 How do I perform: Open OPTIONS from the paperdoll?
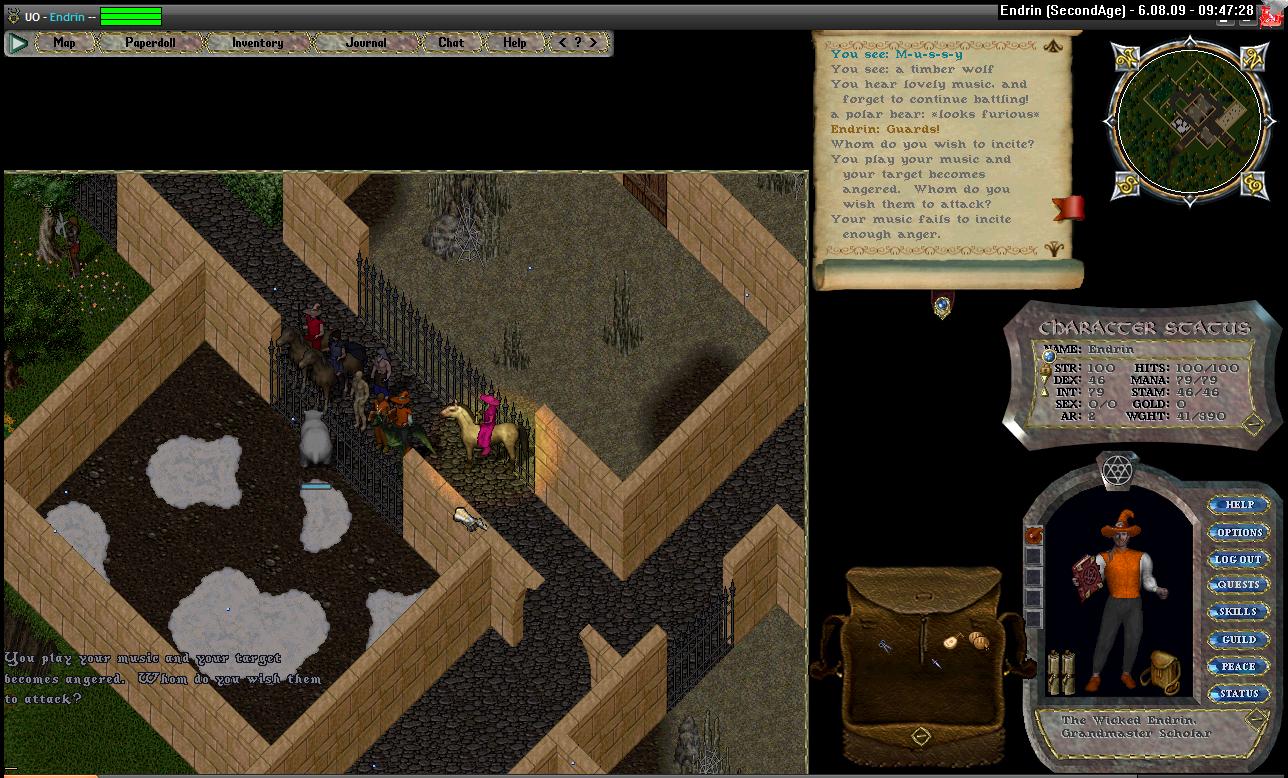(x=1238, y=533)
